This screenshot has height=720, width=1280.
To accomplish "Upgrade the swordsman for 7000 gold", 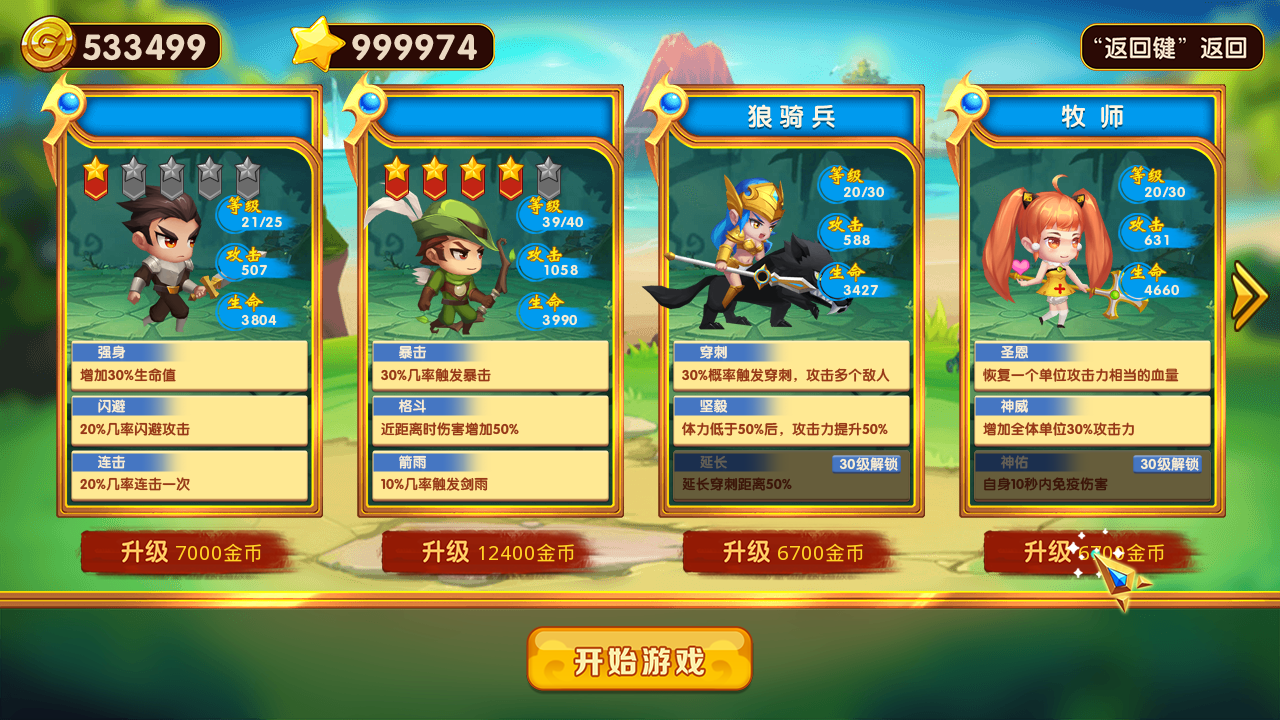I will tap(190, 553).
